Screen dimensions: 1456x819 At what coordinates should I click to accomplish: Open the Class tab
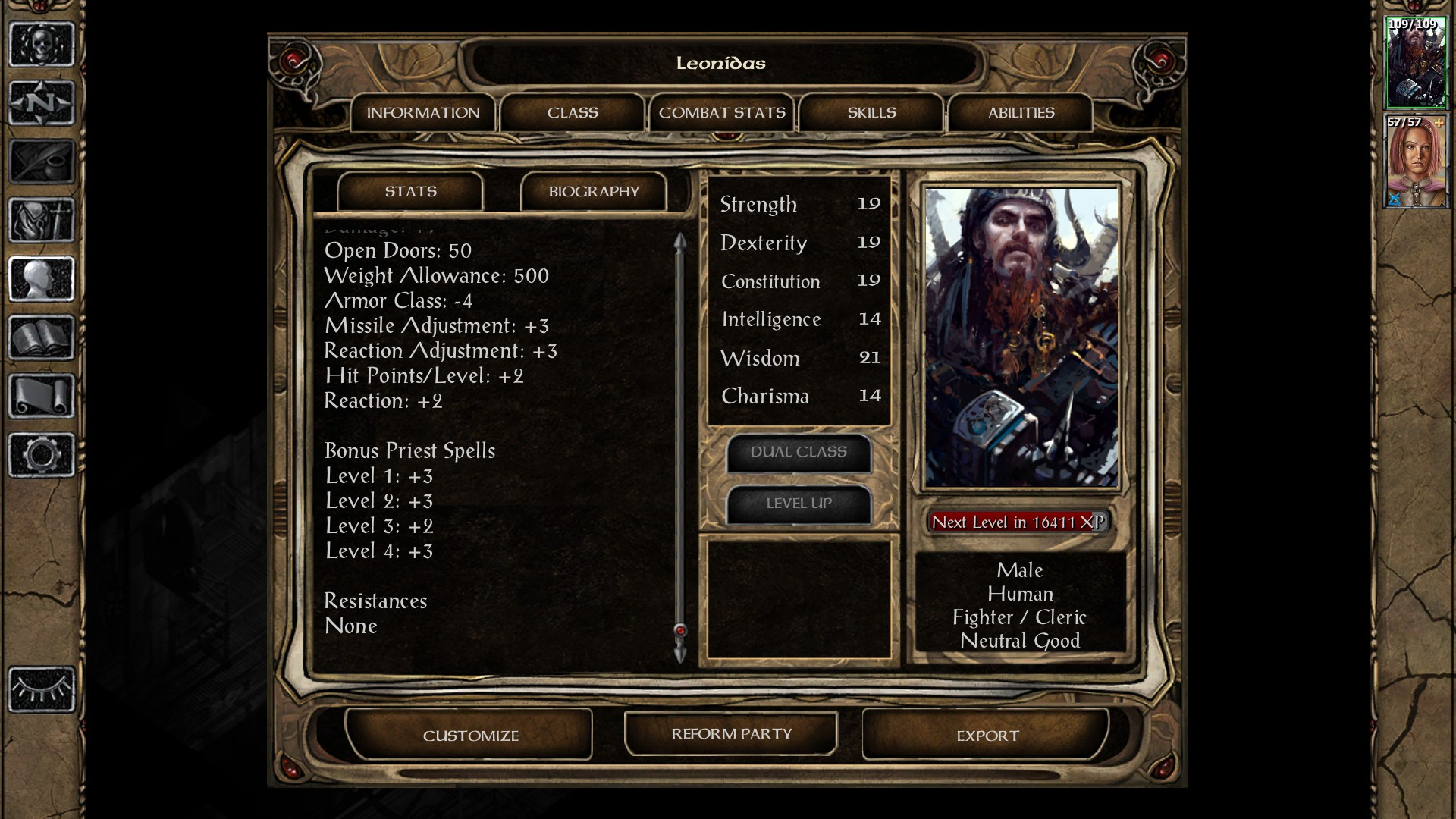[x=573, y=113]
